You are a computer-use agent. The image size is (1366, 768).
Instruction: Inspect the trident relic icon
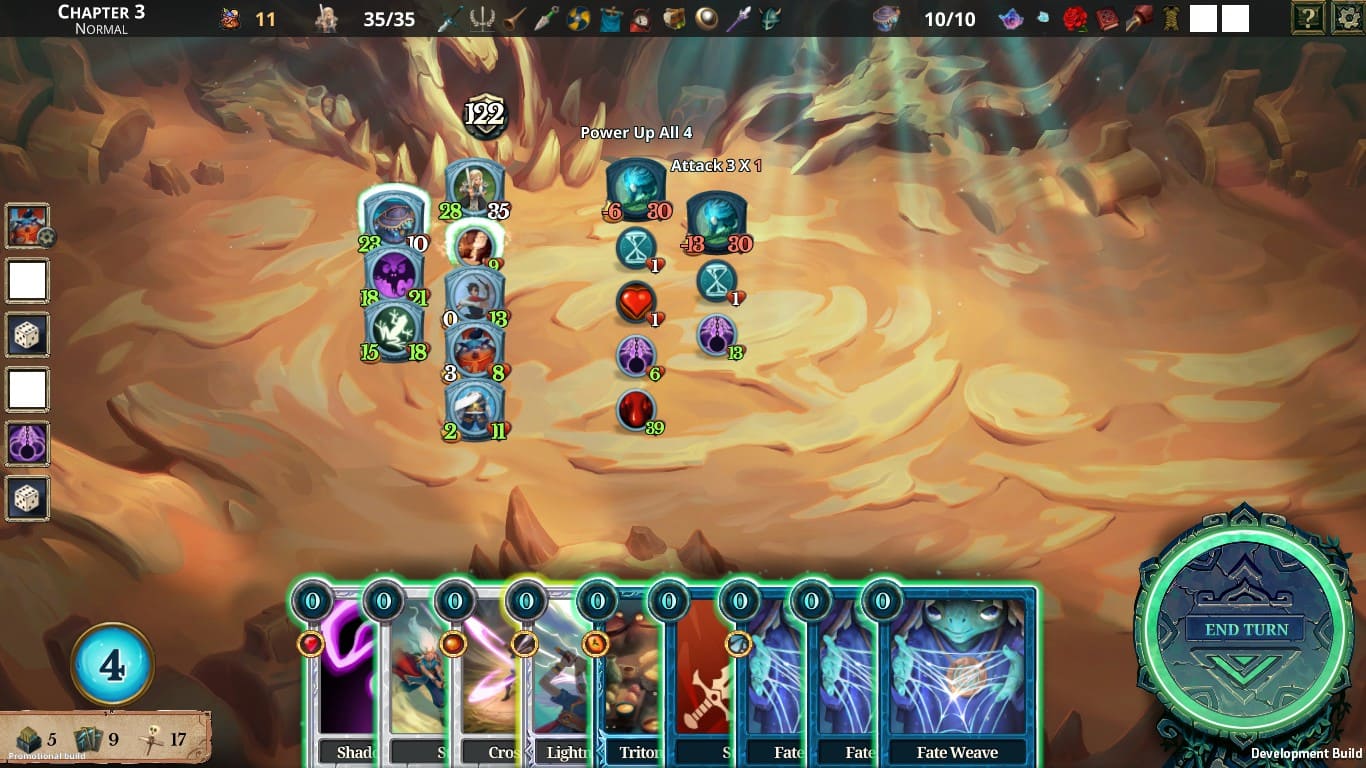(x=483, y=18)
